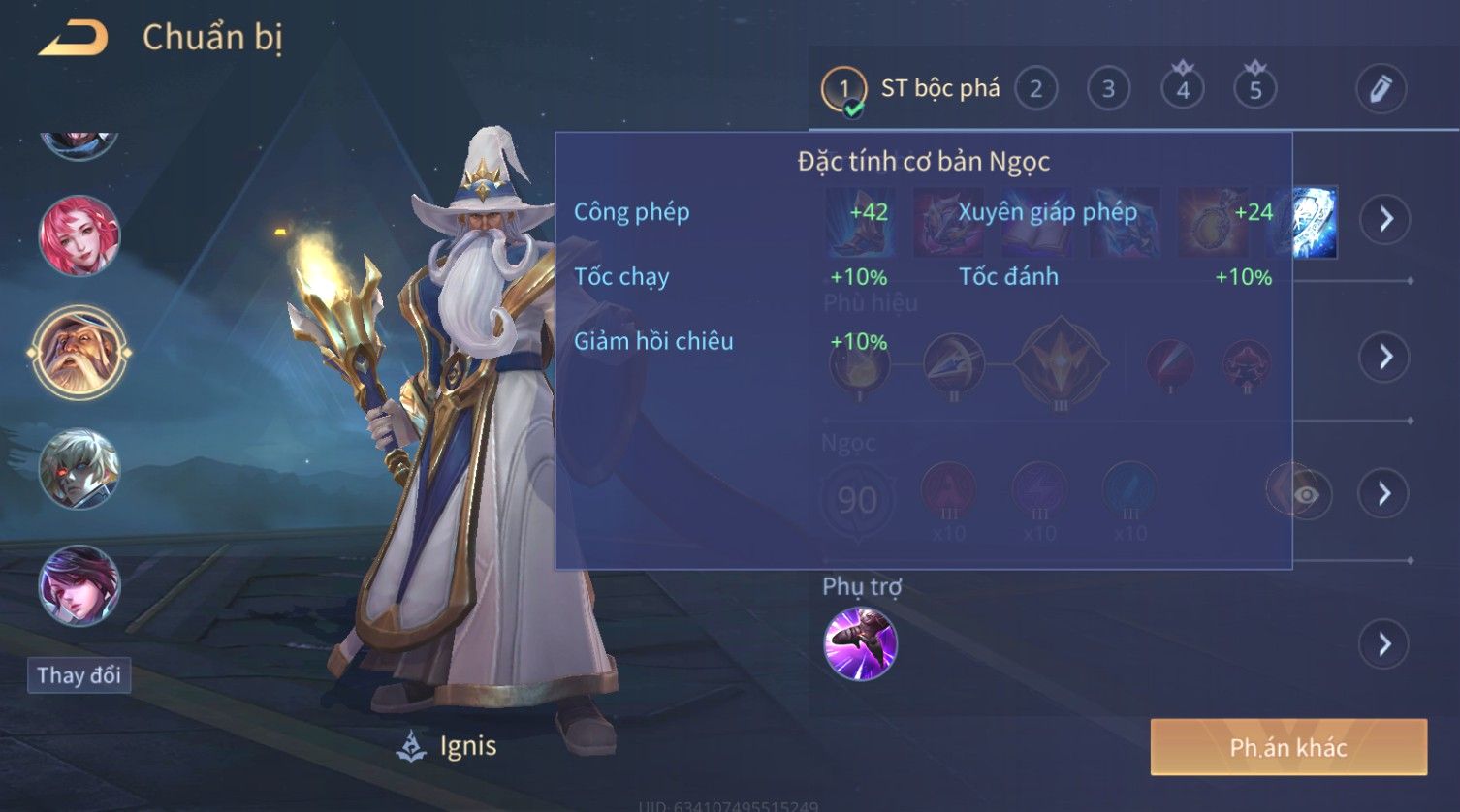
Task: Click the Thay đổi button
Action: (79, 674)
